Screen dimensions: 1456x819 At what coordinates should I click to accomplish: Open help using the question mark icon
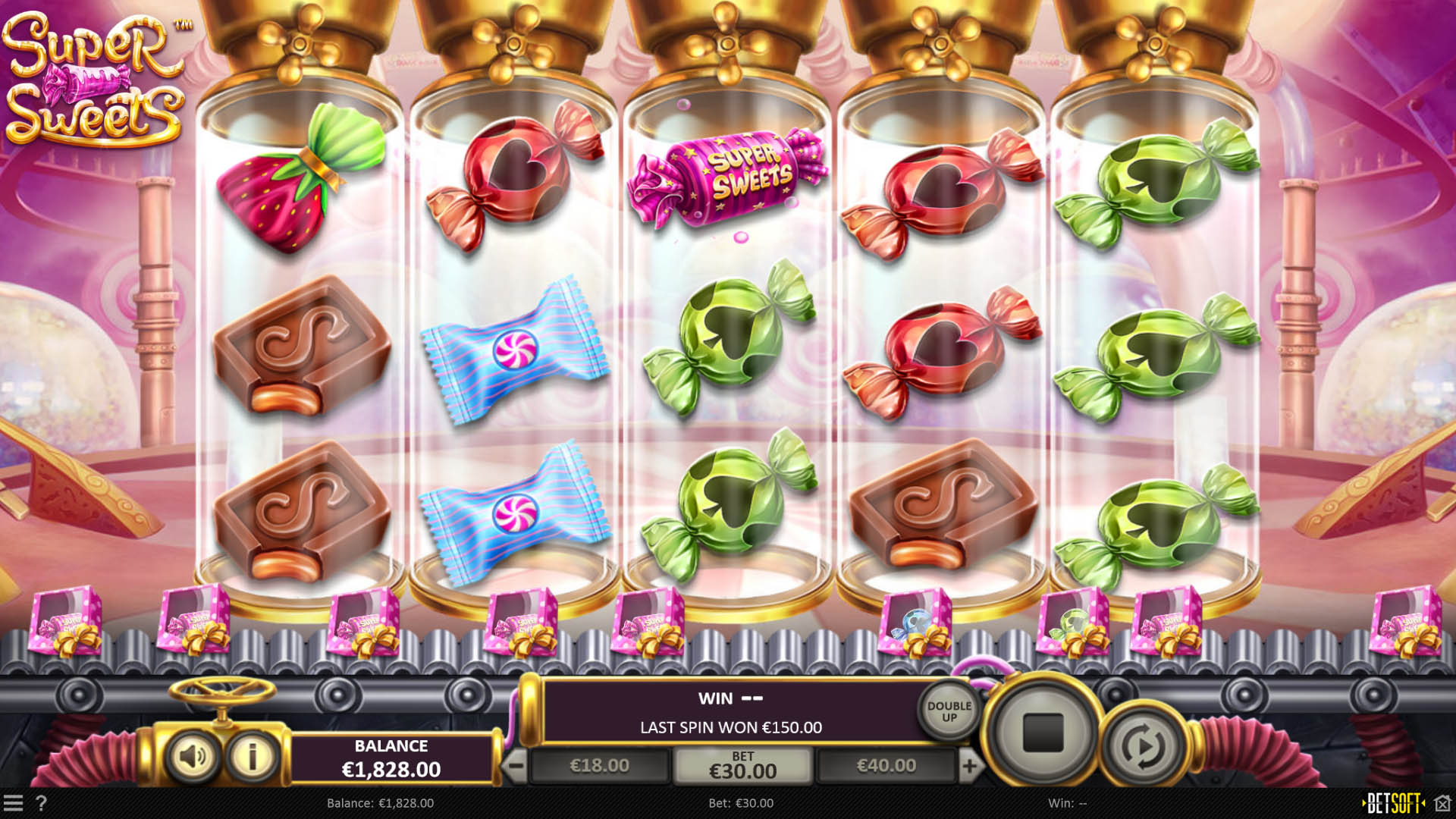pos(42,802)
